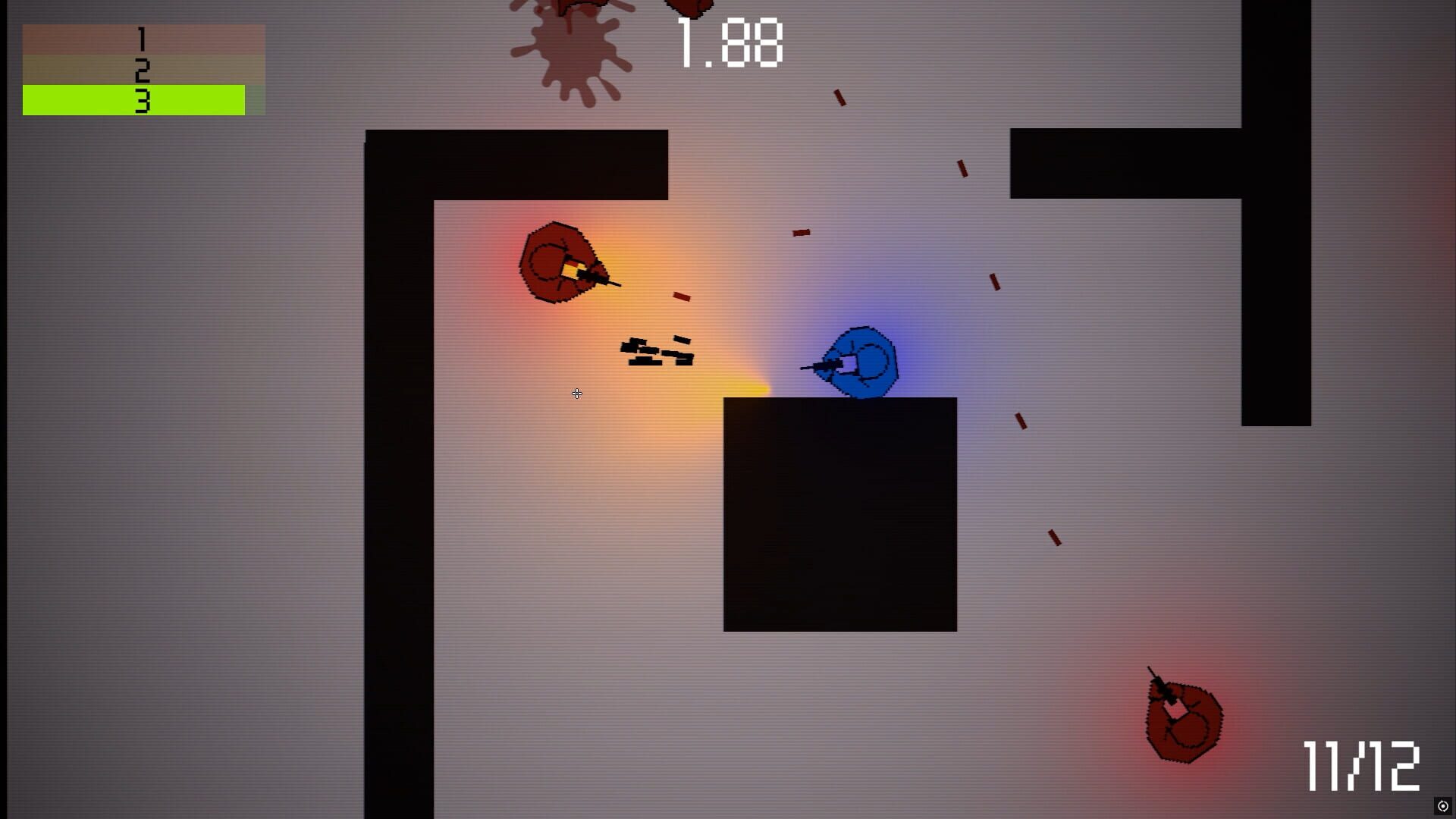Click the cluster of dropped shell casings
Image resolution: width=1456 pixels, height=819 pixels.
pyautogui.click(x=657, y=351)
